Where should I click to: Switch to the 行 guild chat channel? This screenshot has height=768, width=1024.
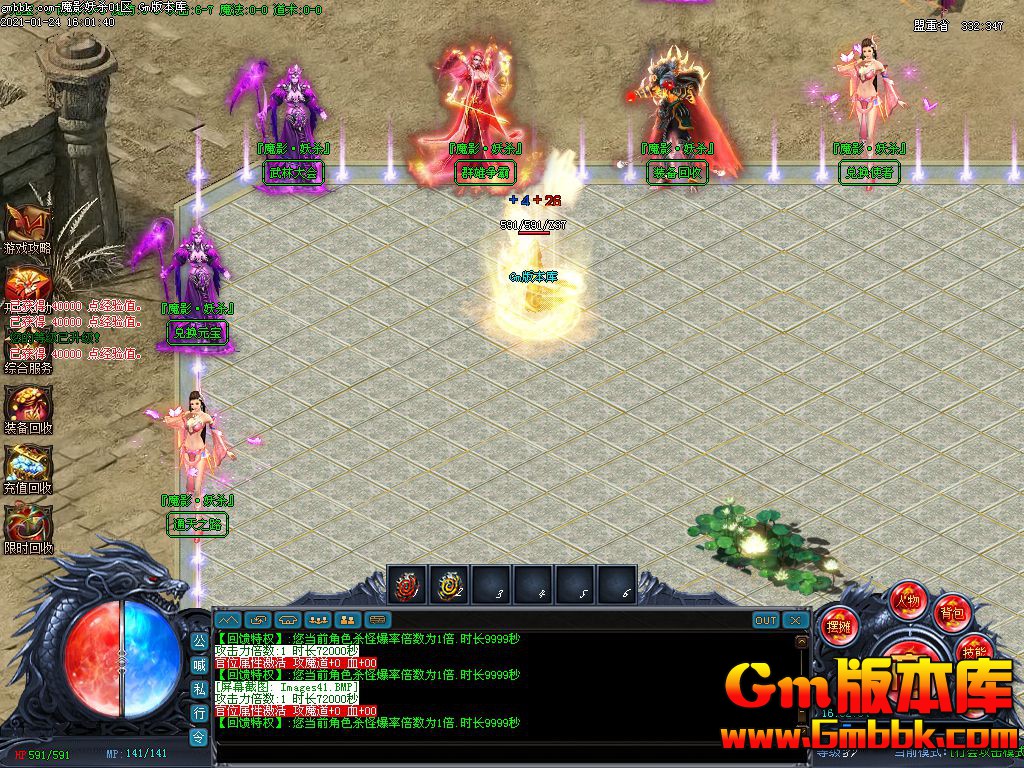pyautogui.click(x=198, y=712)
